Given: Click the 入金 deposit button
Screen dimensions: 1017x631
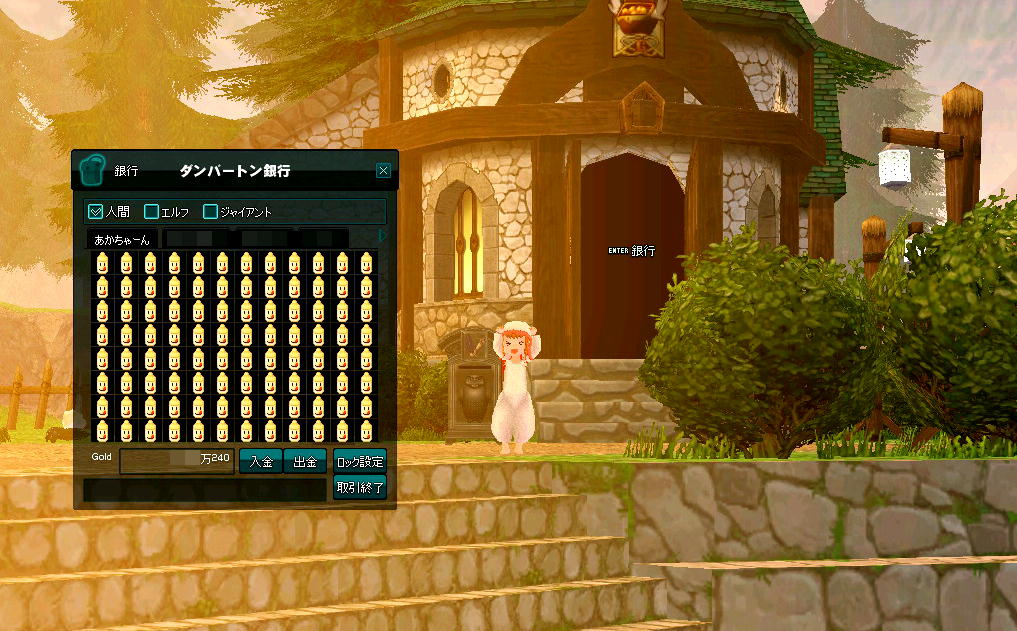Looking at the screenshot, I should 260,461.
